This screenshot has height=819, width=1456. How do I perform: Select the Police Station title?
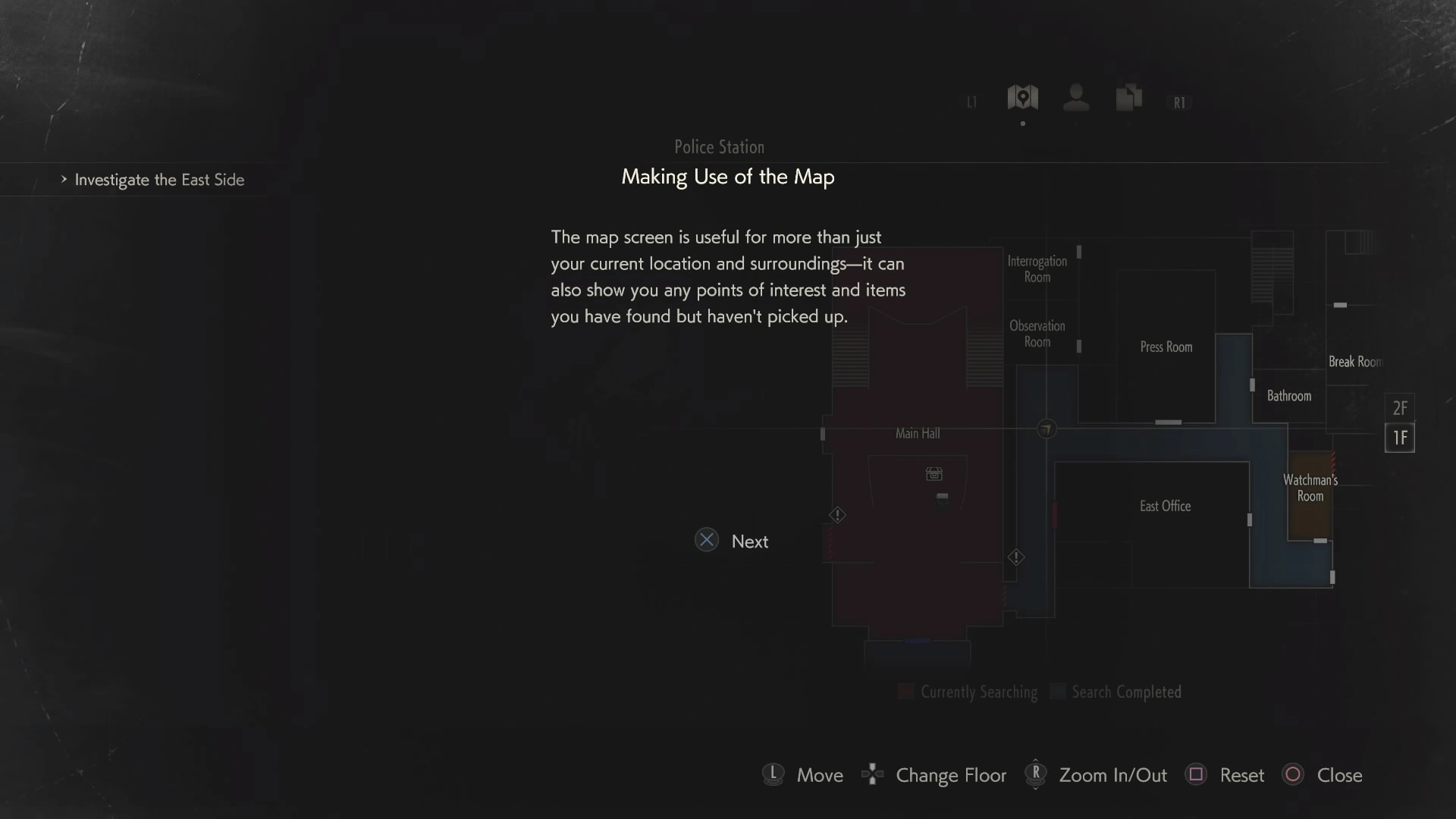[719, 146]
